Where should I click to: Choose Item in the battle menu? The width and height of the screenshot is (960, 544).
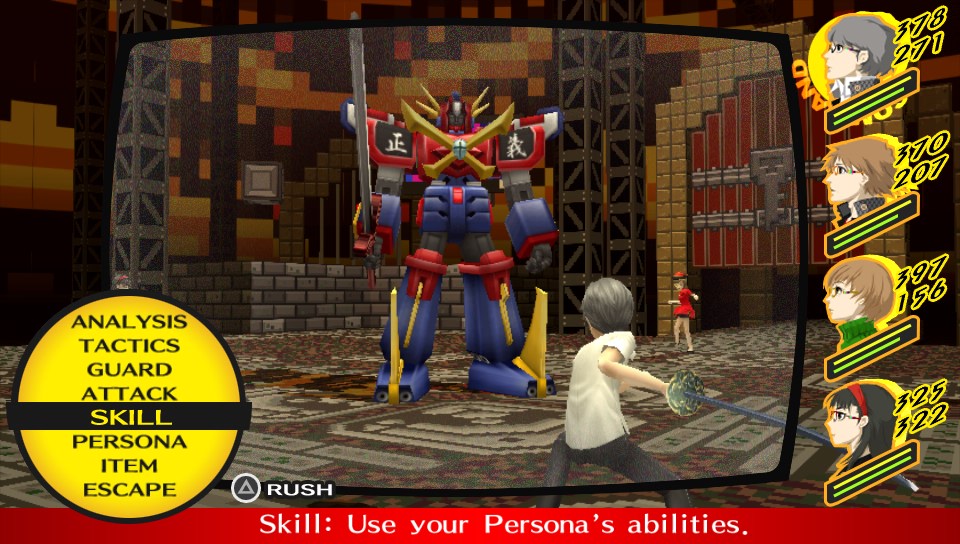129,465
